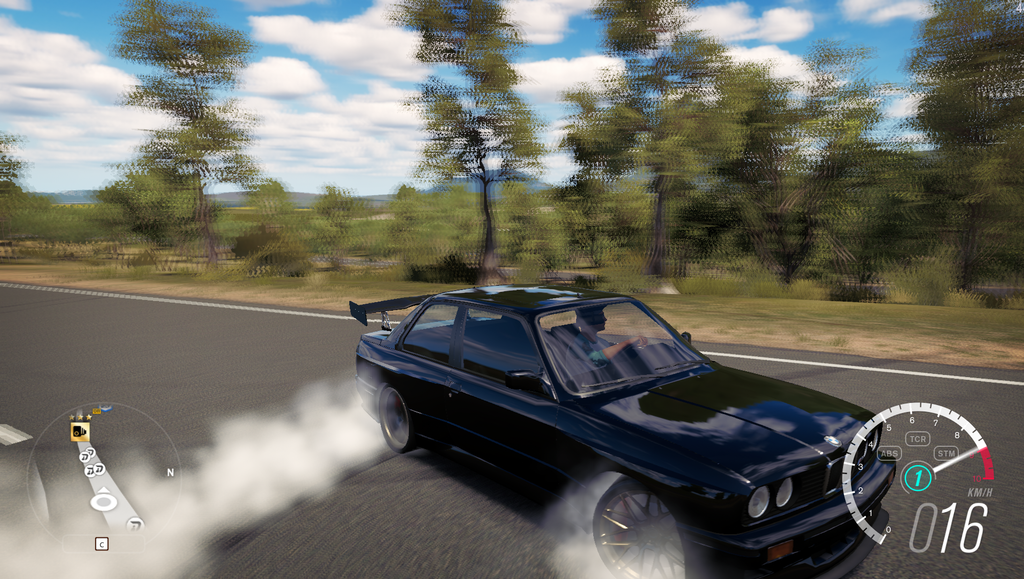Toggle the ABS indicator on the tachometer
Image resolution: width=1024 pixels, height=579 pixels.
888,453
